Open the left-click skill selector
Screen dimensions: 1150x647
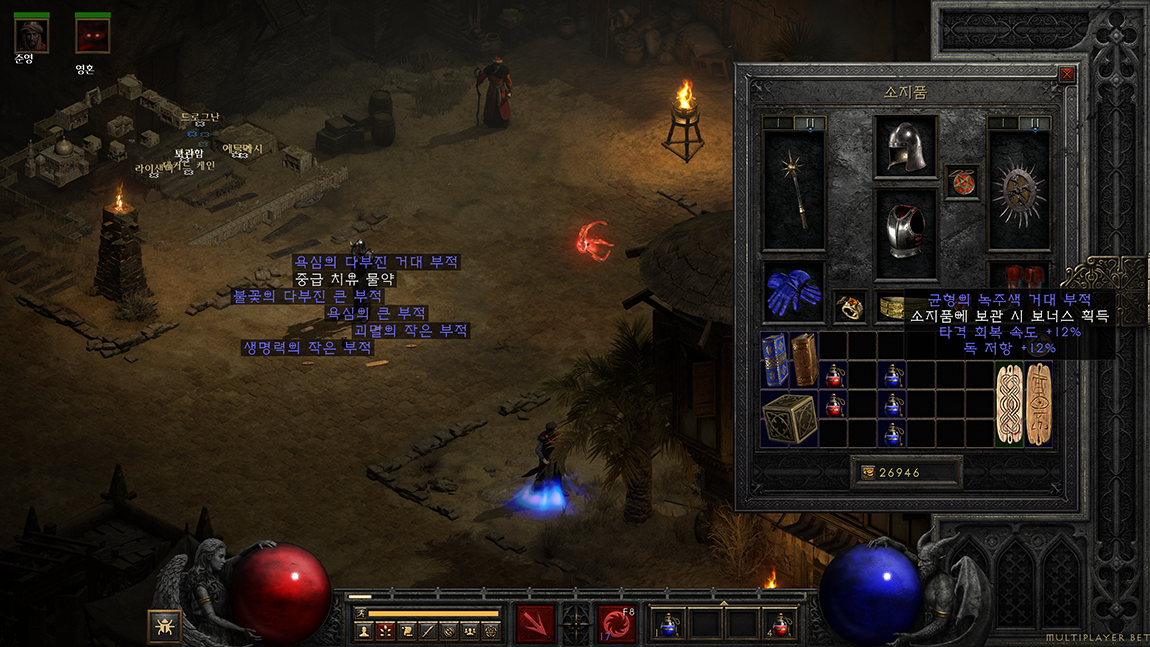(x=535, y=623)
